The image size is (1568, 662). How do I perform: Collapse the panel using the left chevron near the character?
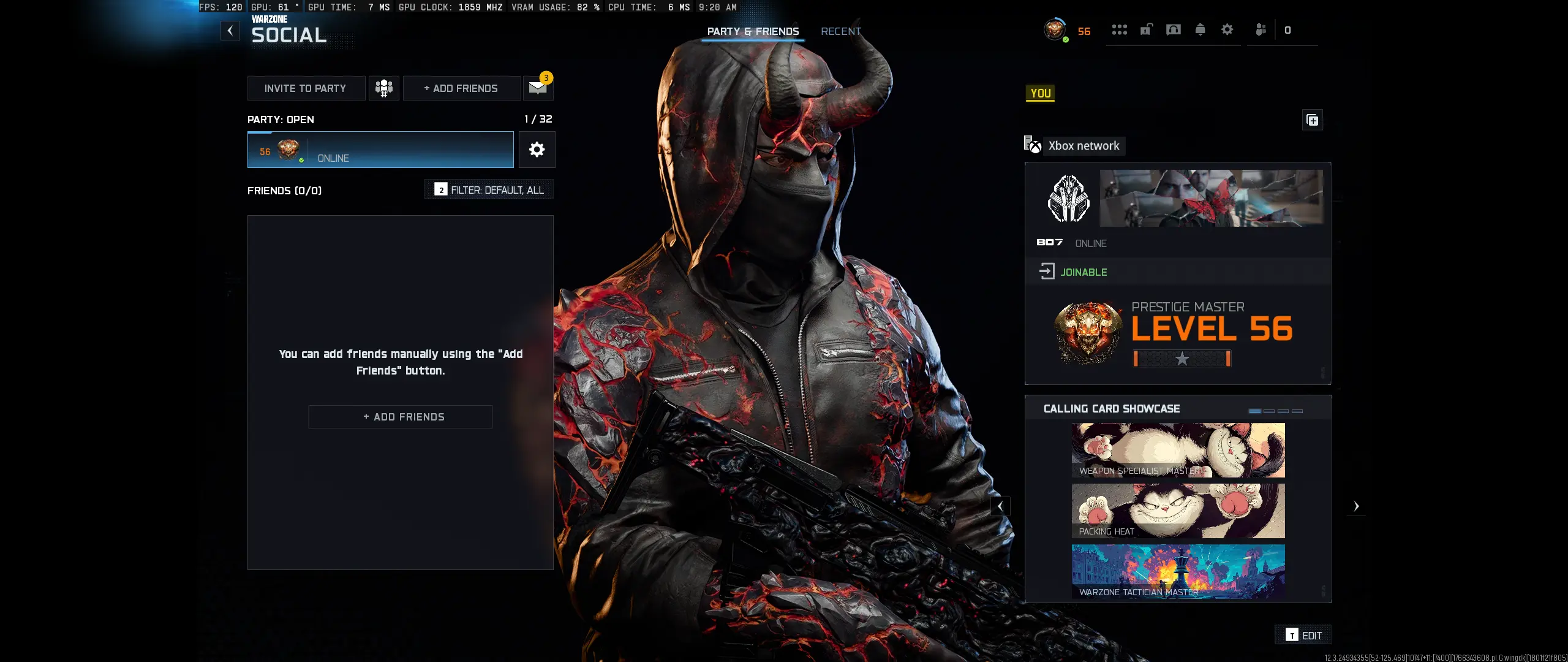(1001, 506)
